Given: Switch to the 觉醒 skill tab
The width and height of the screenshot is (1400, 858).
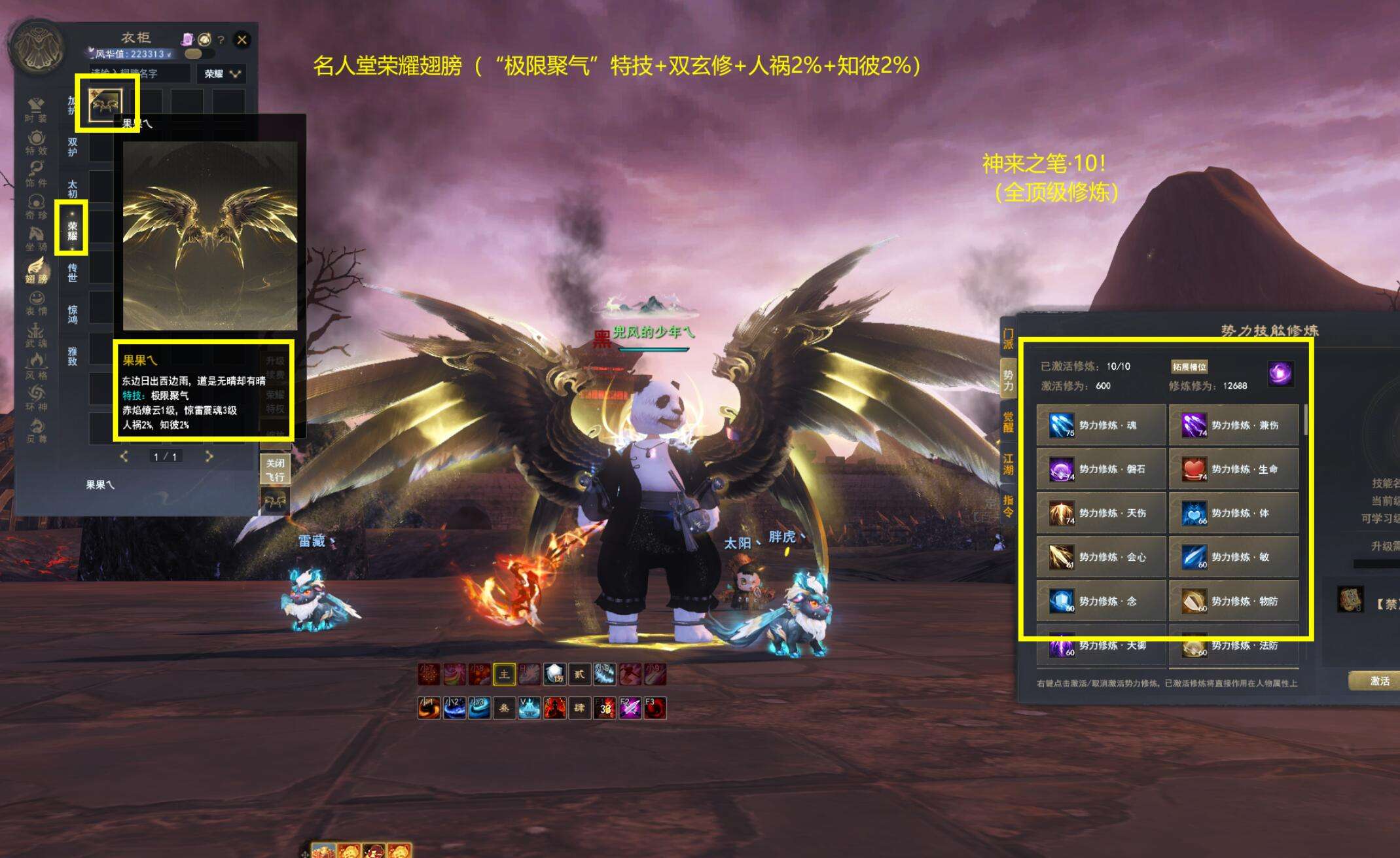Looking at the screenshot, I should (1008, 421).
